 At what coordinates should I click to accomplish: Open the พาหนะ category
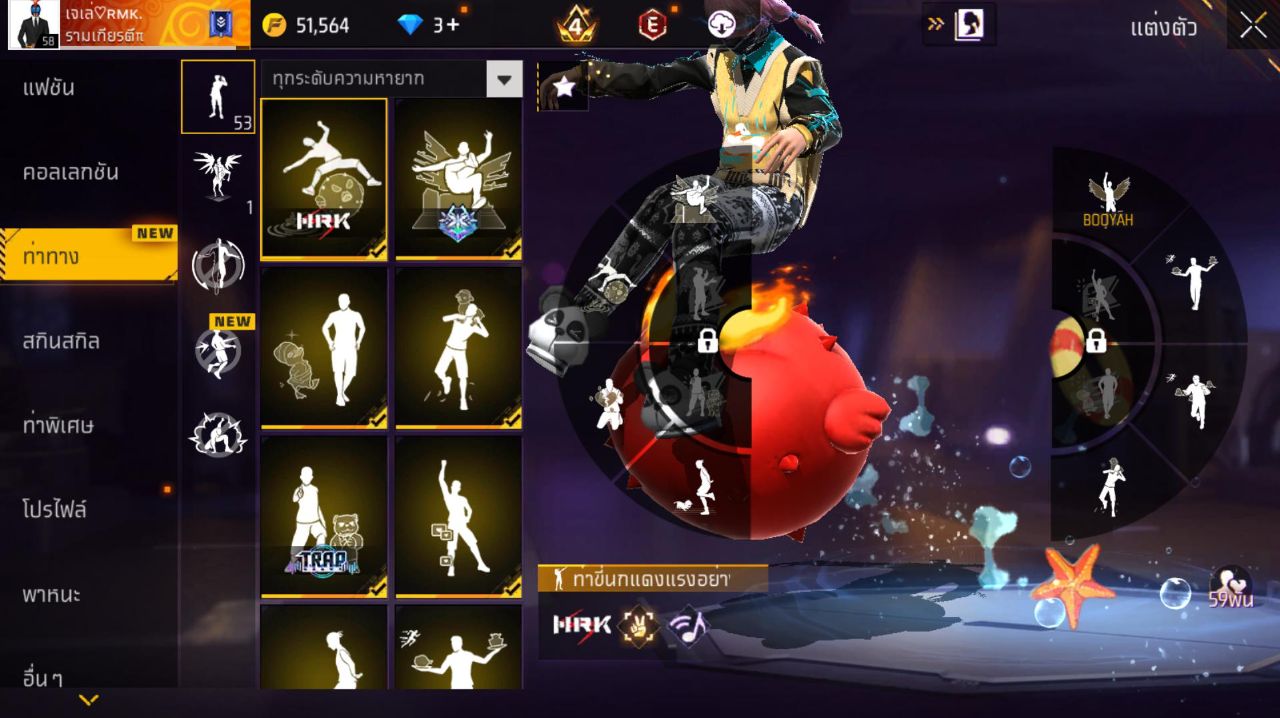point(52,595)
